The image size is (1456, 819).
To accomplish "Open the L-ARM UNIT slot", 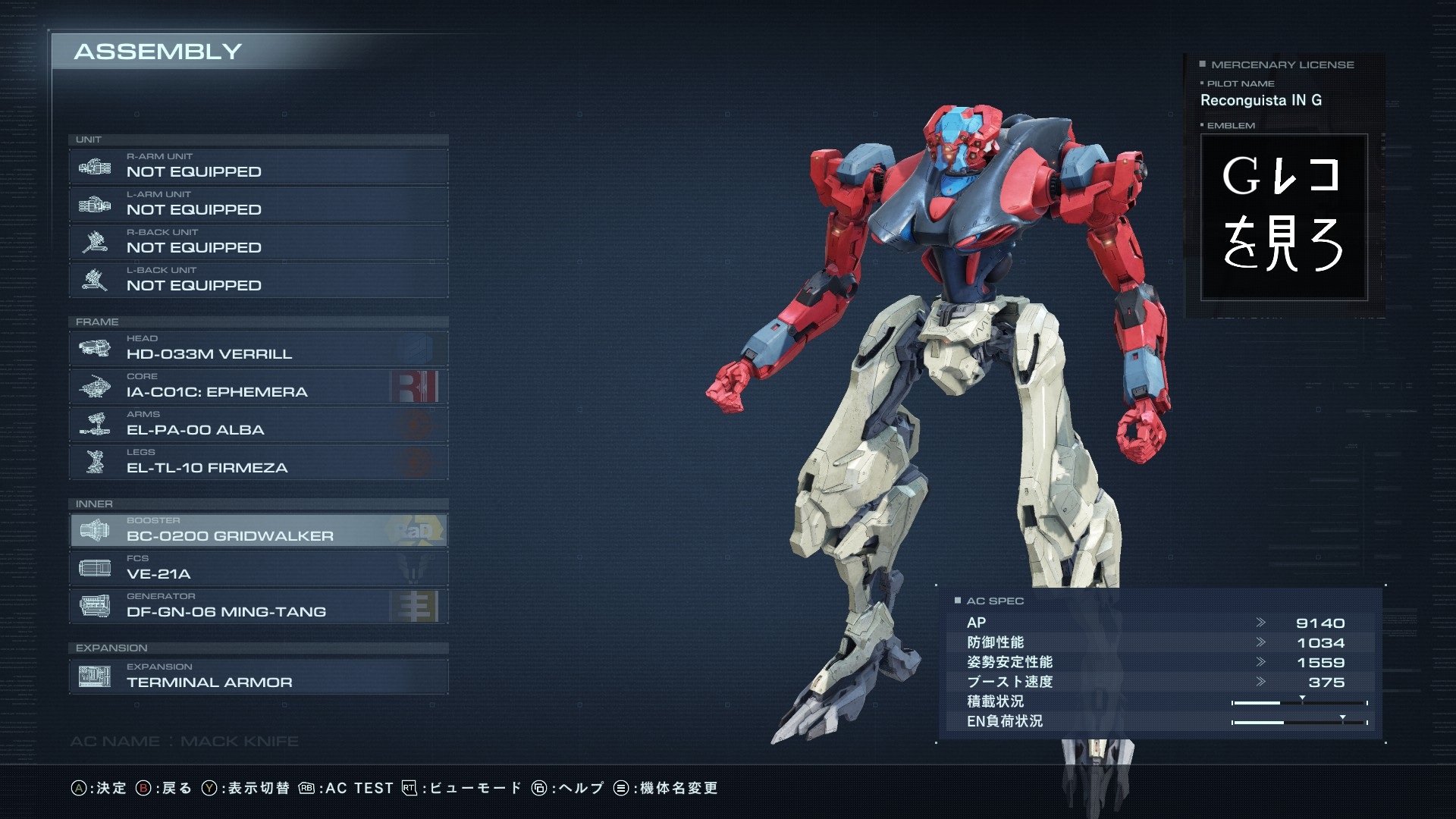I will pyautogui.click(x=258, y=204).
